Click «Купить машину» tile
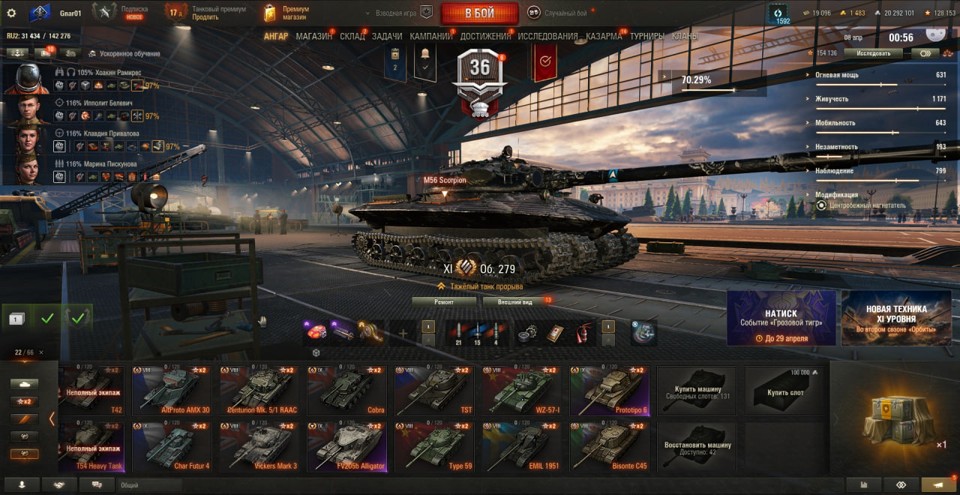This screenshot has width=960, height=495. pyautogui.click(x=696, y=391)
